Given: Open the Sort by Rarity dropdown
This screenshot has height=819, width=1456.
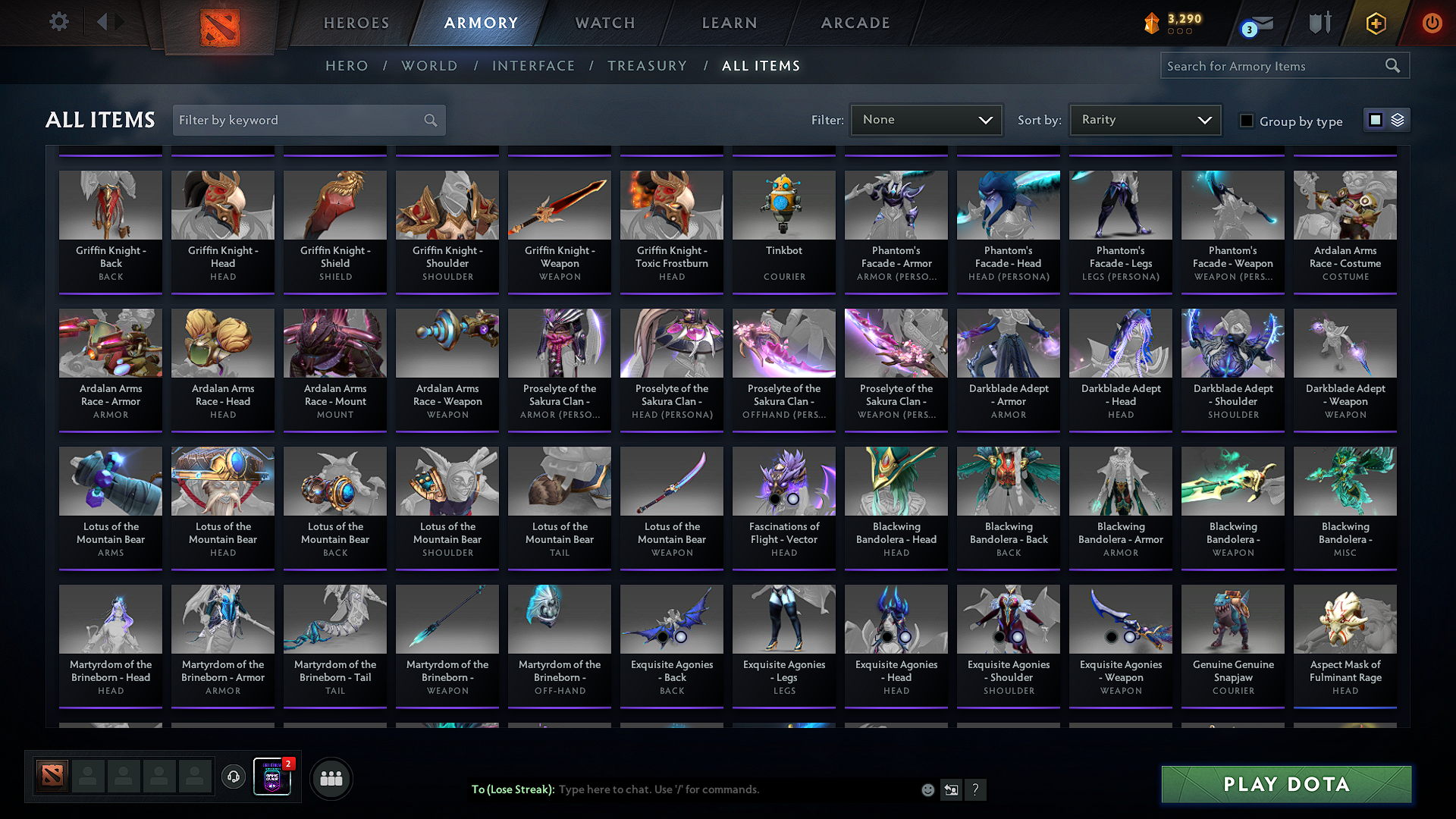Looking at the screenshot, I should point(1144,119).
